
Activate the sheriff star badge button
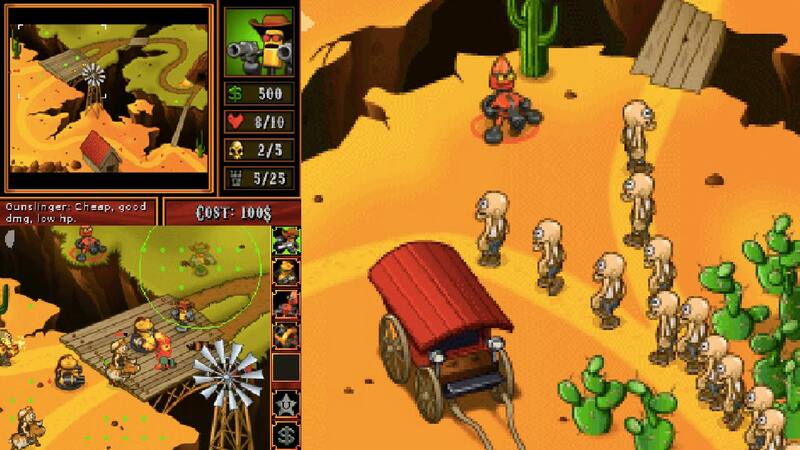[x=286, y=403]
